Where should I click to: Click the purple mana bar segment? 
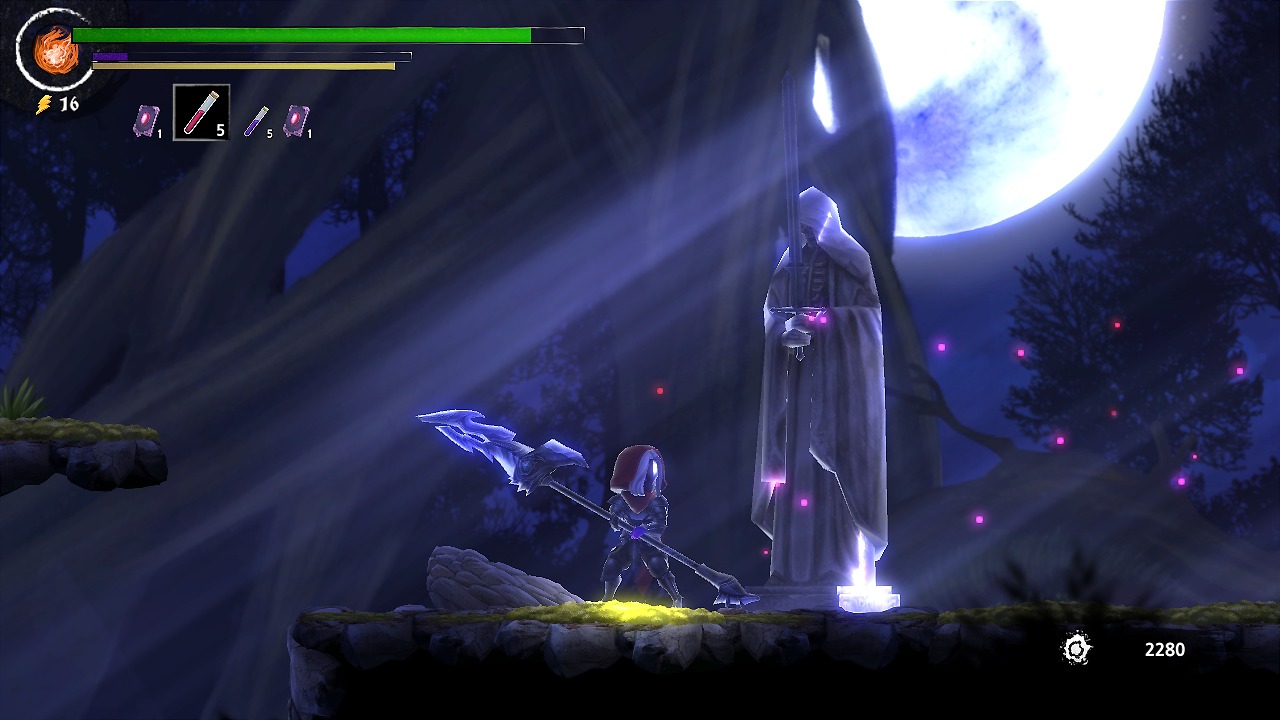(110, 55)
